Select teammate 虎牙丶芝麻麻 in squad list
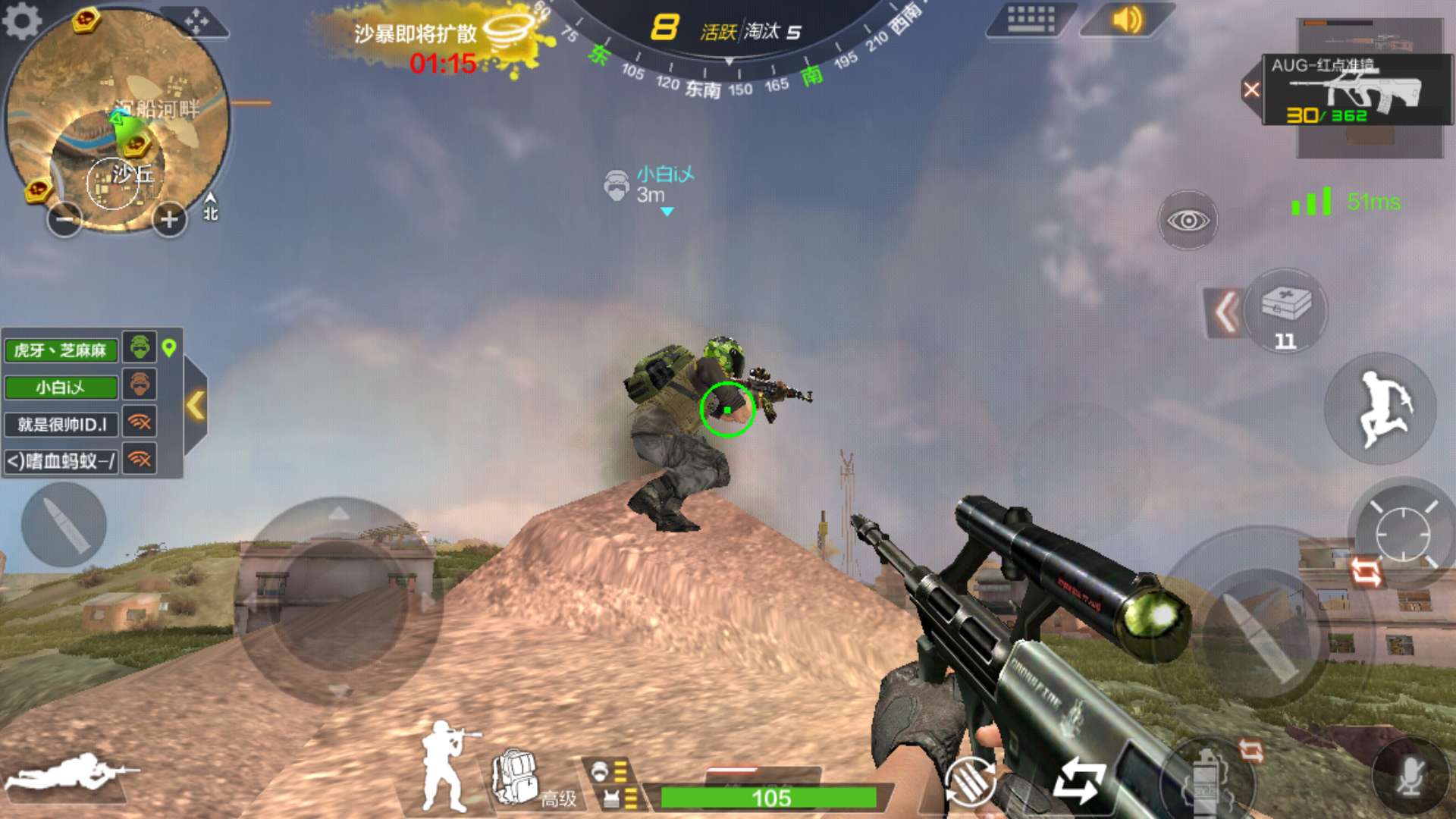Image resolution: width=1456 pixels, height=819 pixels. (61, 350)
